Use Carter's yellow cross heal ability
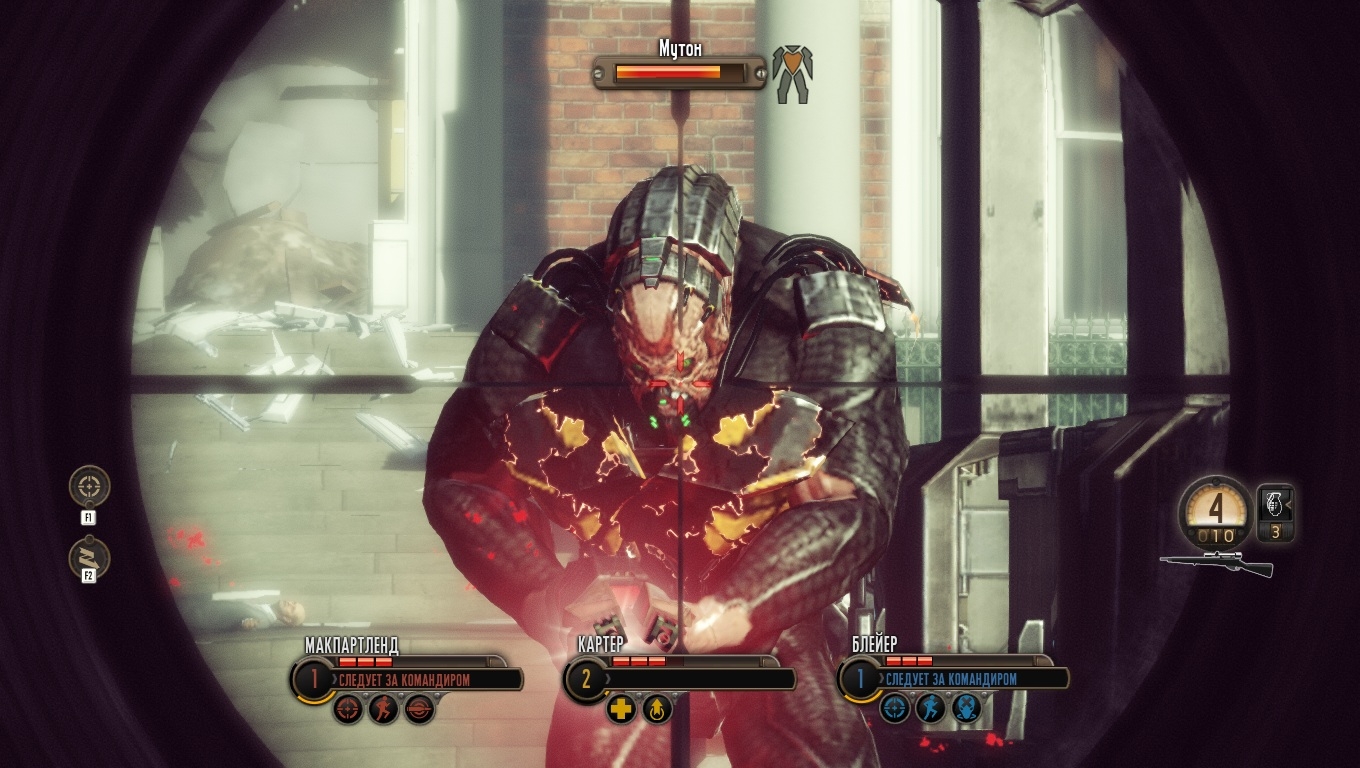 [x=621, y=709]
